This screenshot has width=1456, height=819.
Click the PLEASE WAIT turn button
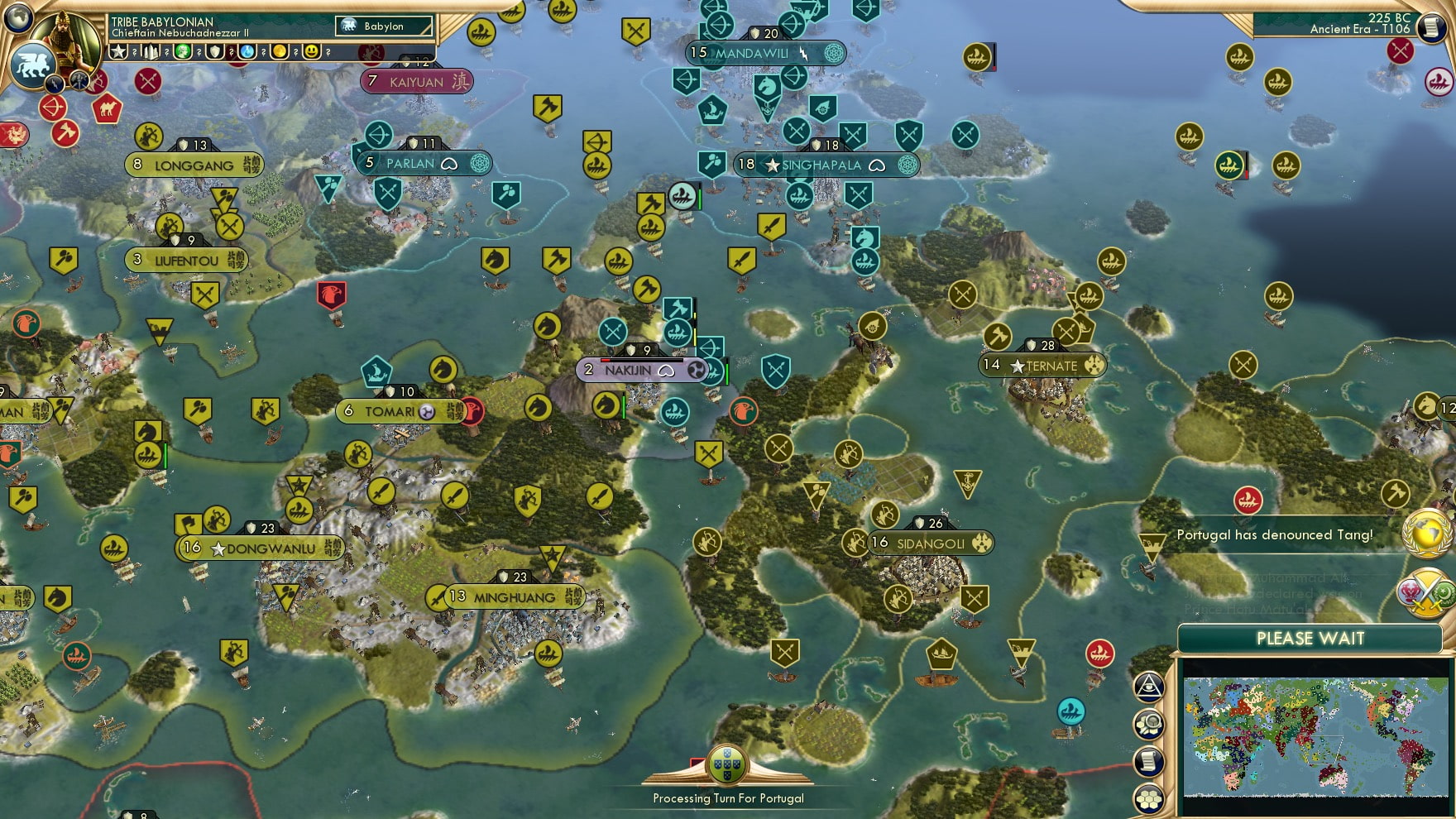pos(1310,639)
